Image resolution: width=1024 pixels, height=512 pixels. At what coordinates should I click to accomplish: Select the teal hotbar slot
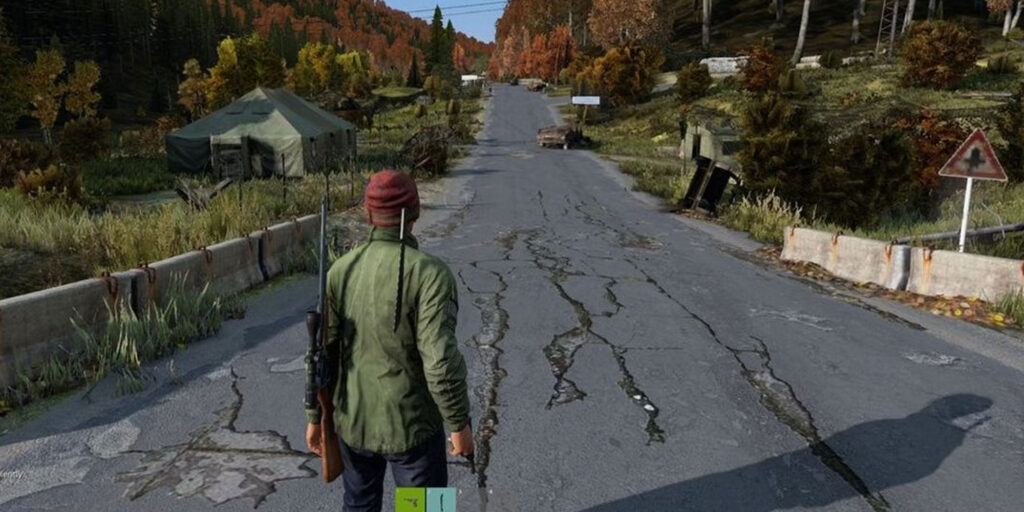click(x=441, y=500)
